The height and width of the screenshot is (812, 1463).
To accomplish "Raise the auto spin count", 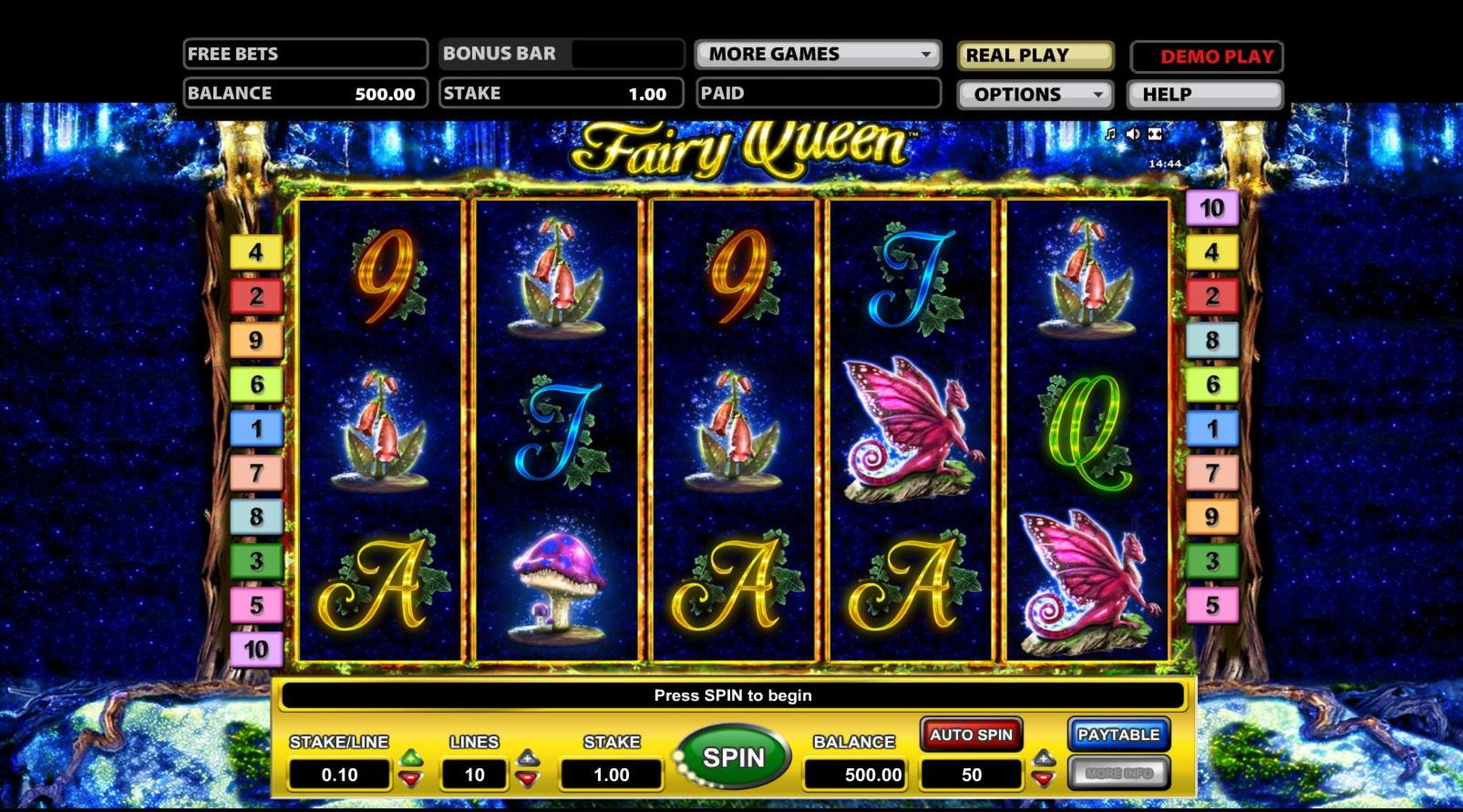I will click(x=1044, y=757).
